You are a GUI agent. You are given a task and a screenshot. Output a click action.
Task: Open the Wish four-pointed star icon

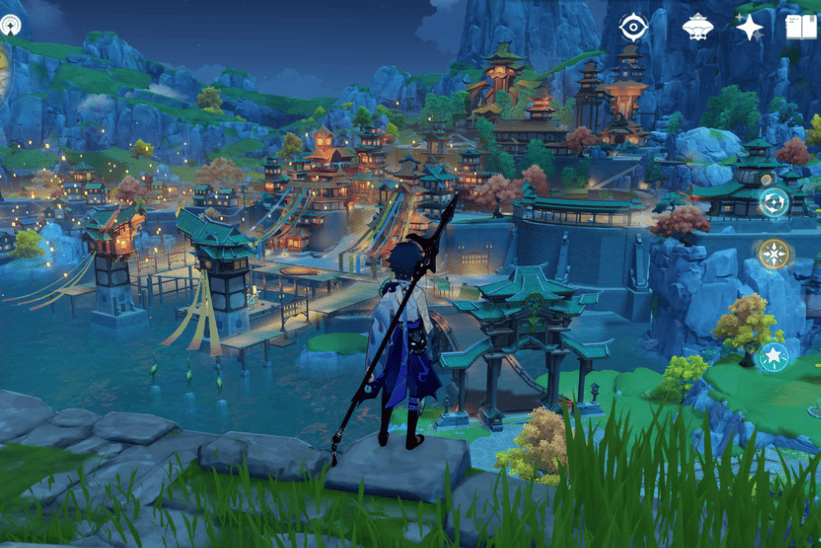click(x=749, y=27)
